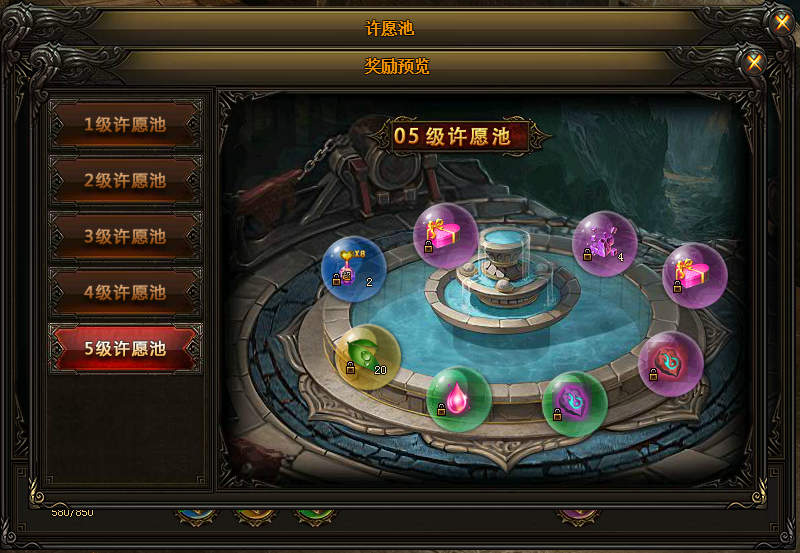Inspect the blue bubble with golden key
This screenshot has height=553, width=800.
(x=353, y=268)
